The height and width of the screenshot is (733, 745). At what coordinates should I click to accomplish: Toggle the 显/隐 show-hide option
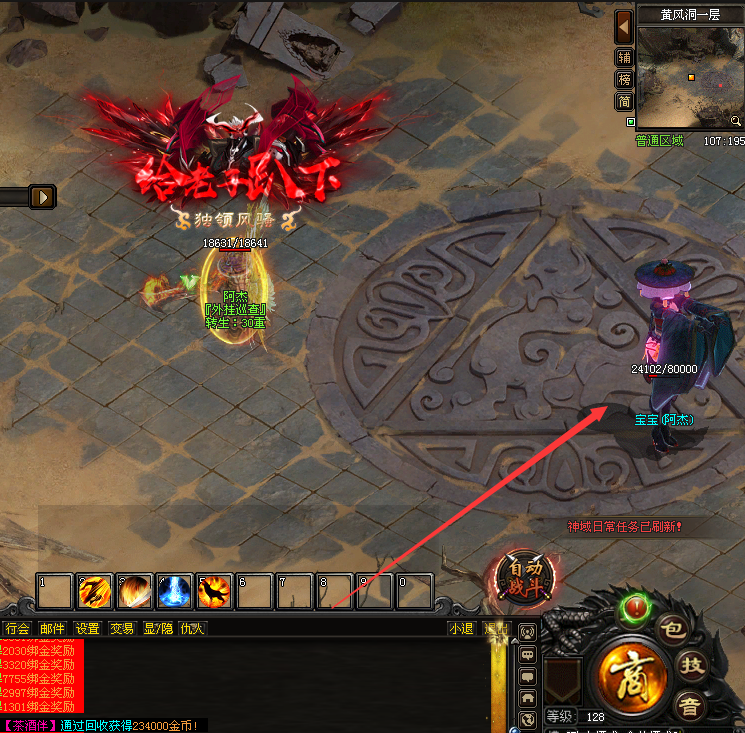tap(157, 629)
